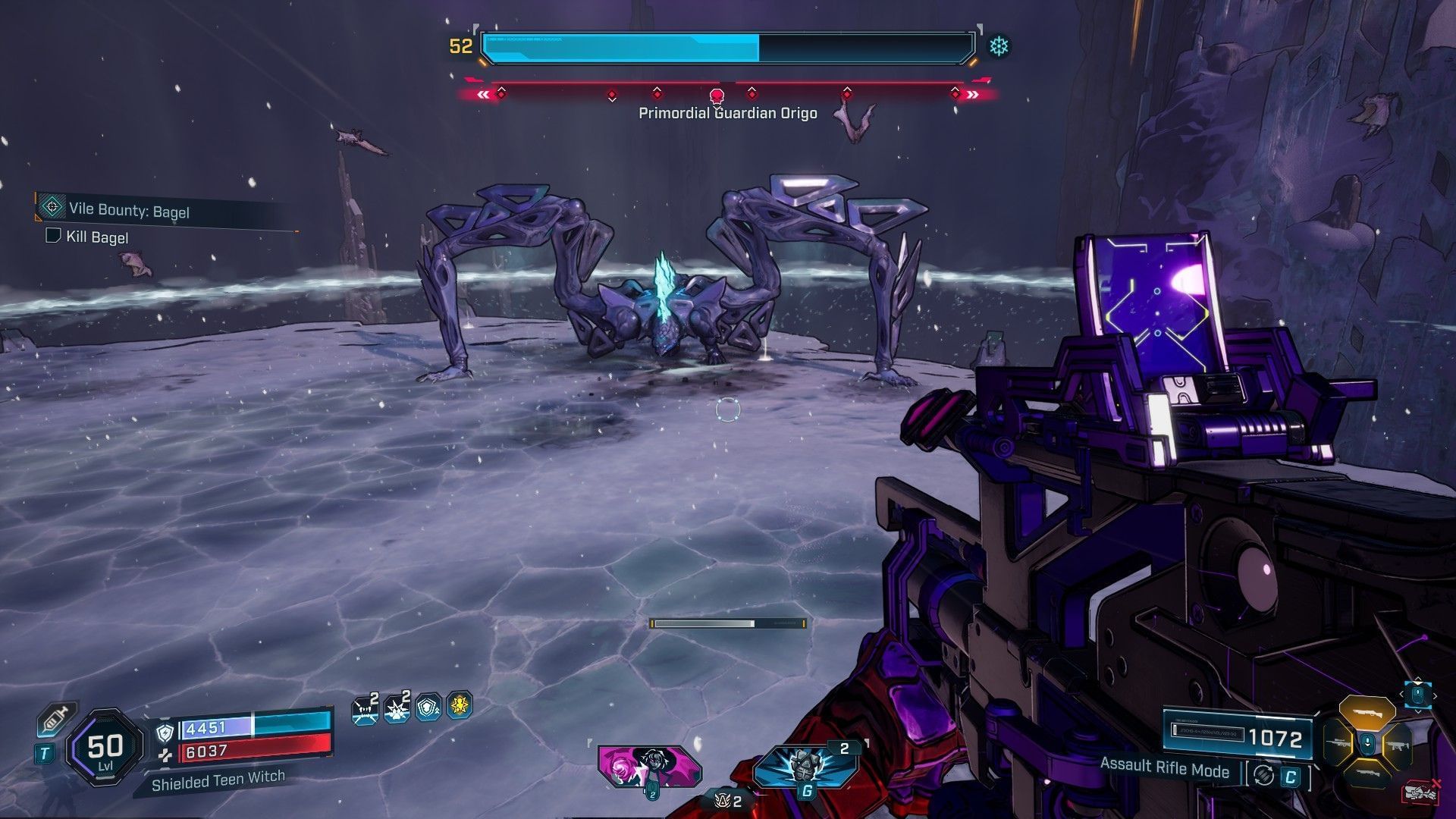Toggle the Assault Rifle Mode swap icon
The width and height of the screenshot is (1456, 819).
coord(1263,775)
